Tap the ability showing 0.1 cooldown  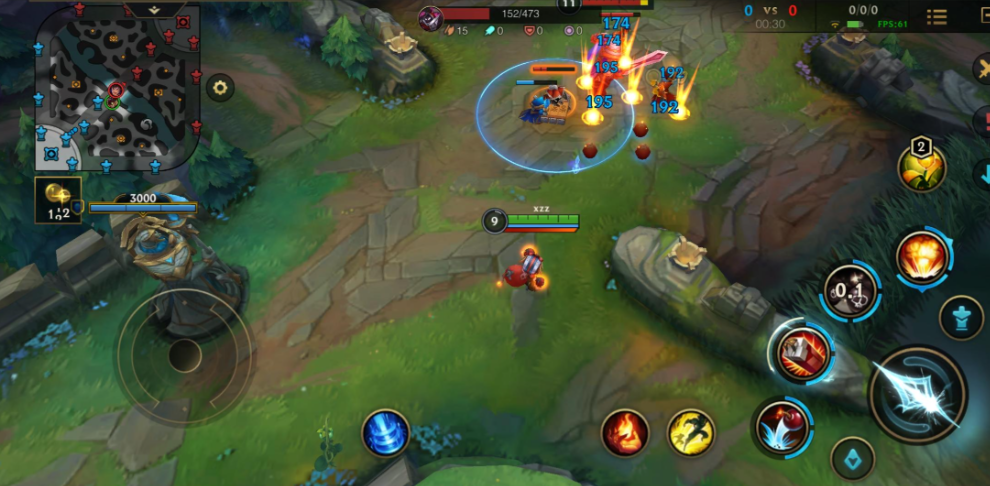pos(850,291)
